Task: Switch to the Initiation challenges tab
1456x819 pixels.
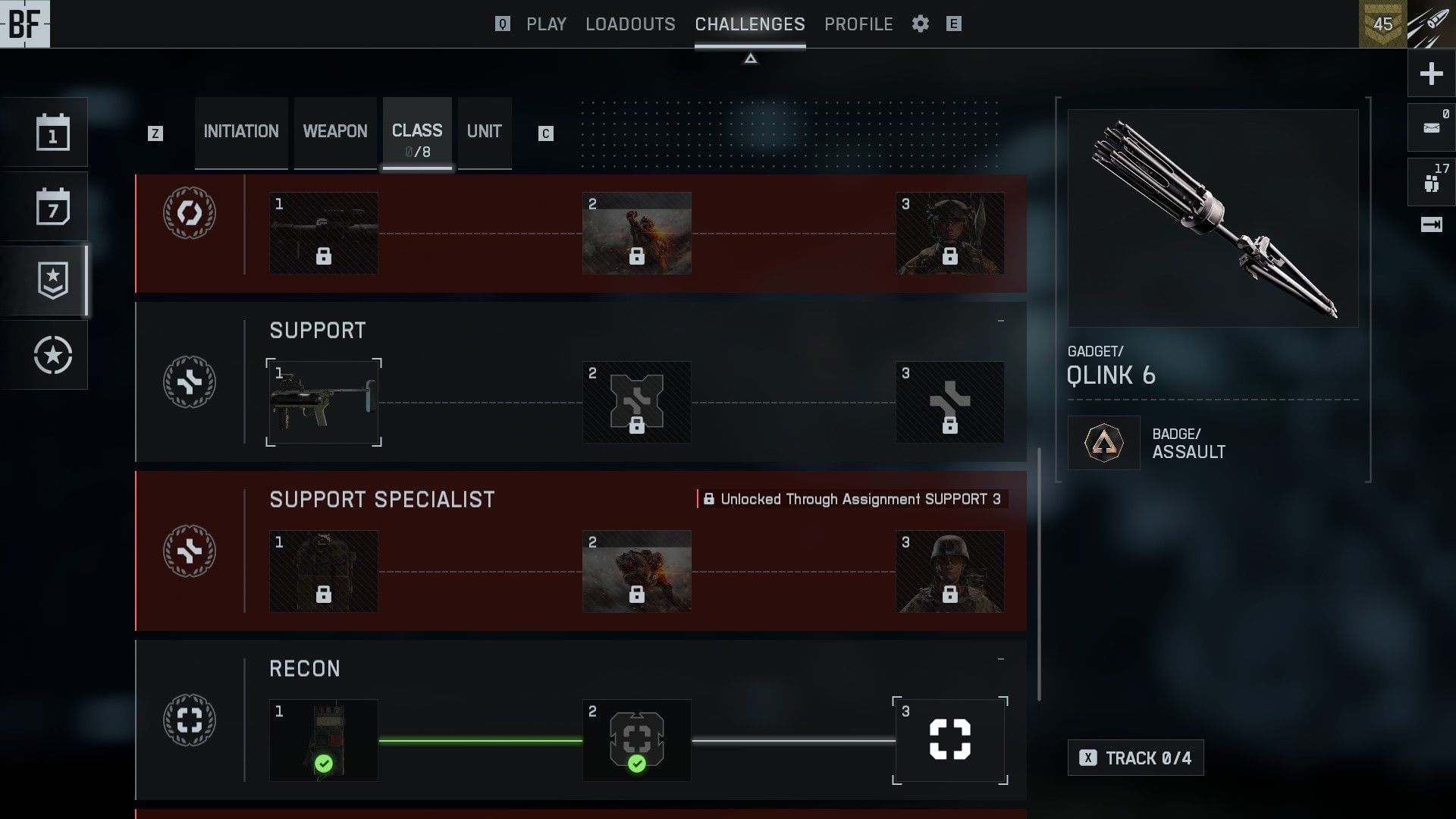Action: point(241,132)
